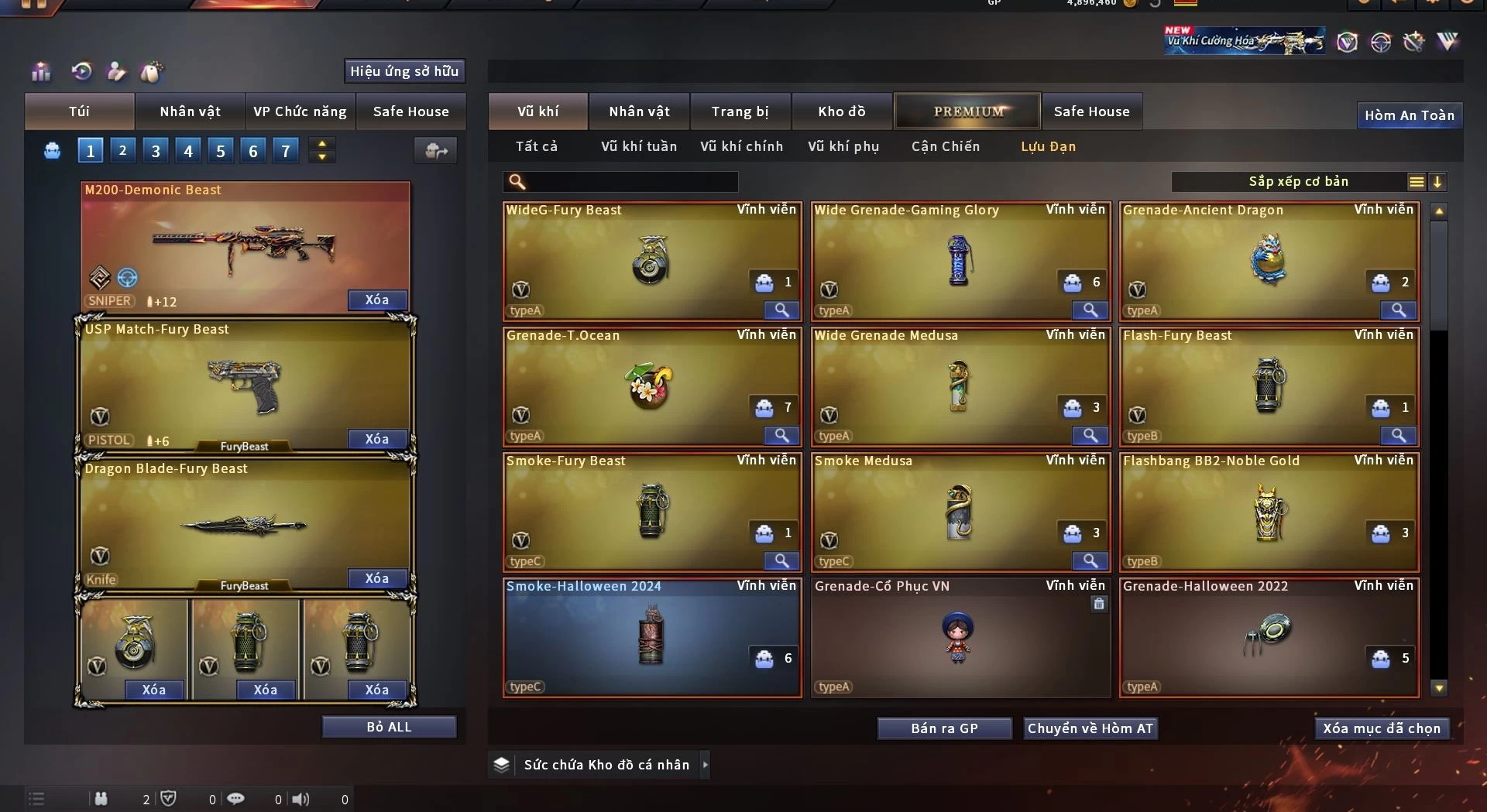
Task: Choose bag preset number 3
Action: (x=156, y=151)
